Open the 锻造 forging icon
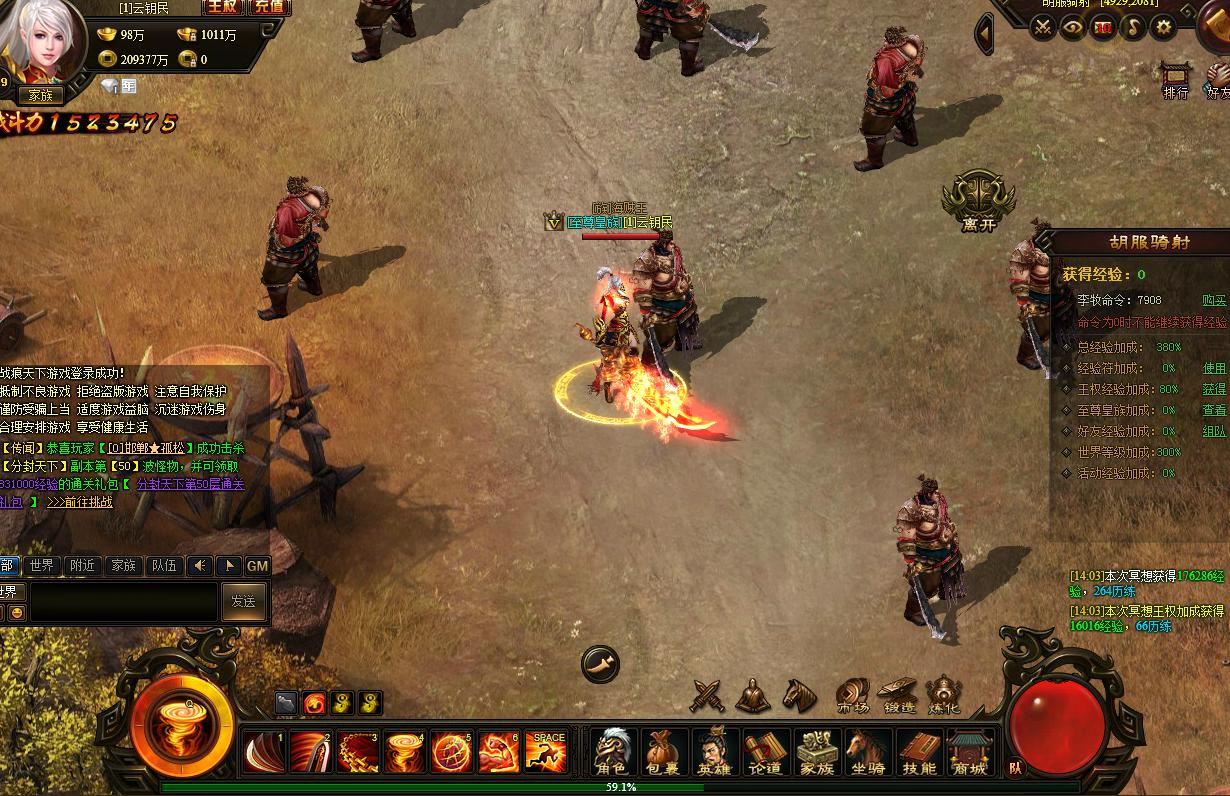The image size is (1230, 796). pyautogui.click(x=897, y=696)
